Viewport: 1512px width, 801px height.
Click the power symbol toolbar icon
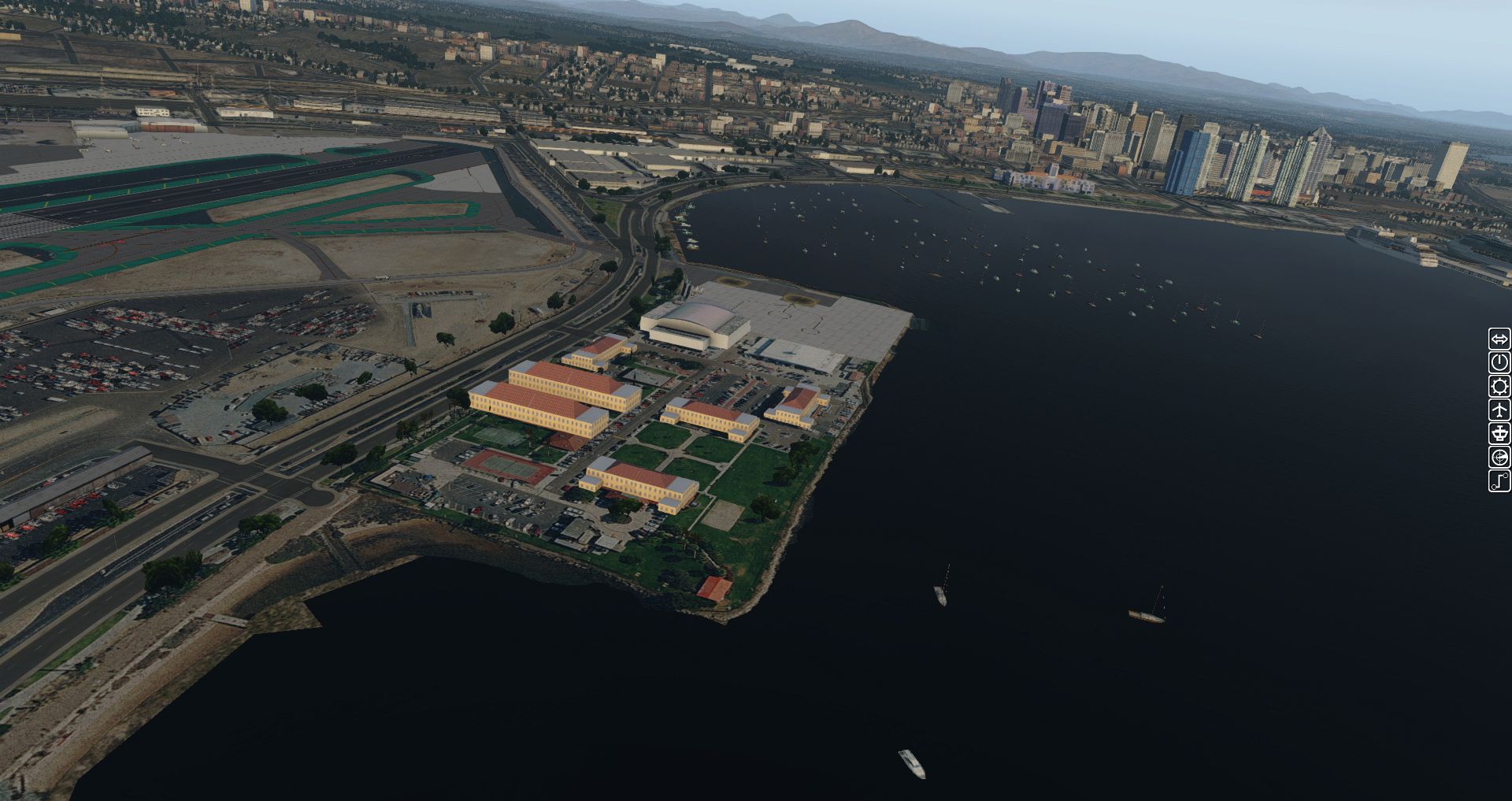click(x=1499, y=363)
